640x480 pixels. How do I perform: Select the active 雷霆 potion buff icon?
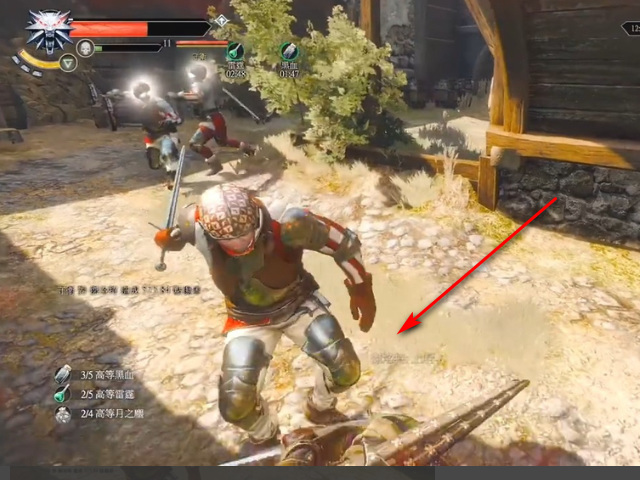click(x=236, y=52)
